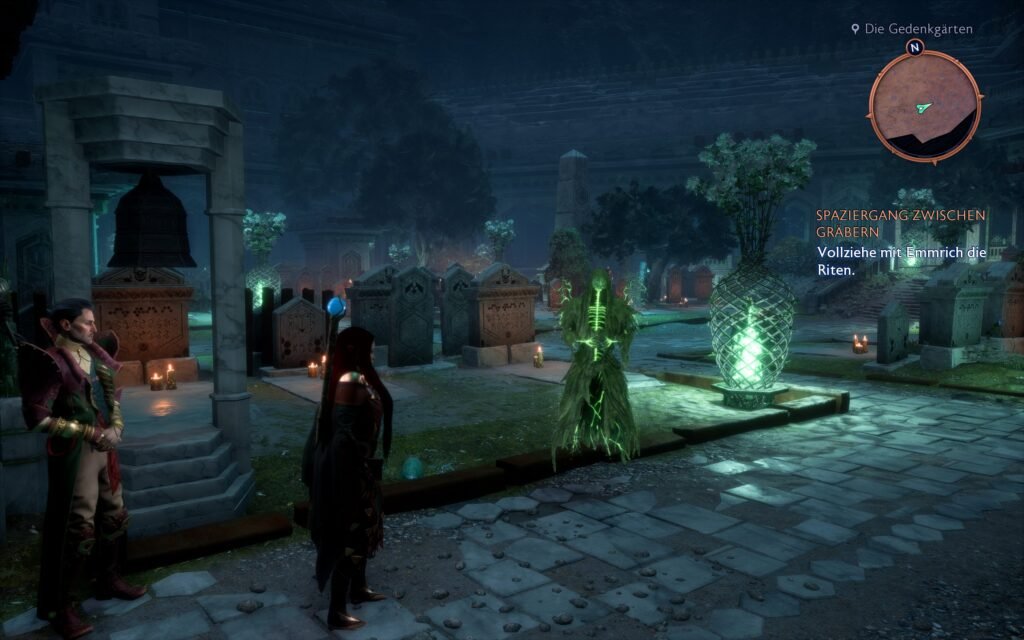The width and height of the screenshot is (1024, 640).
Task: Select the Spaziergang zwischen Gräbern quest tracker
Action: point(900,224)
